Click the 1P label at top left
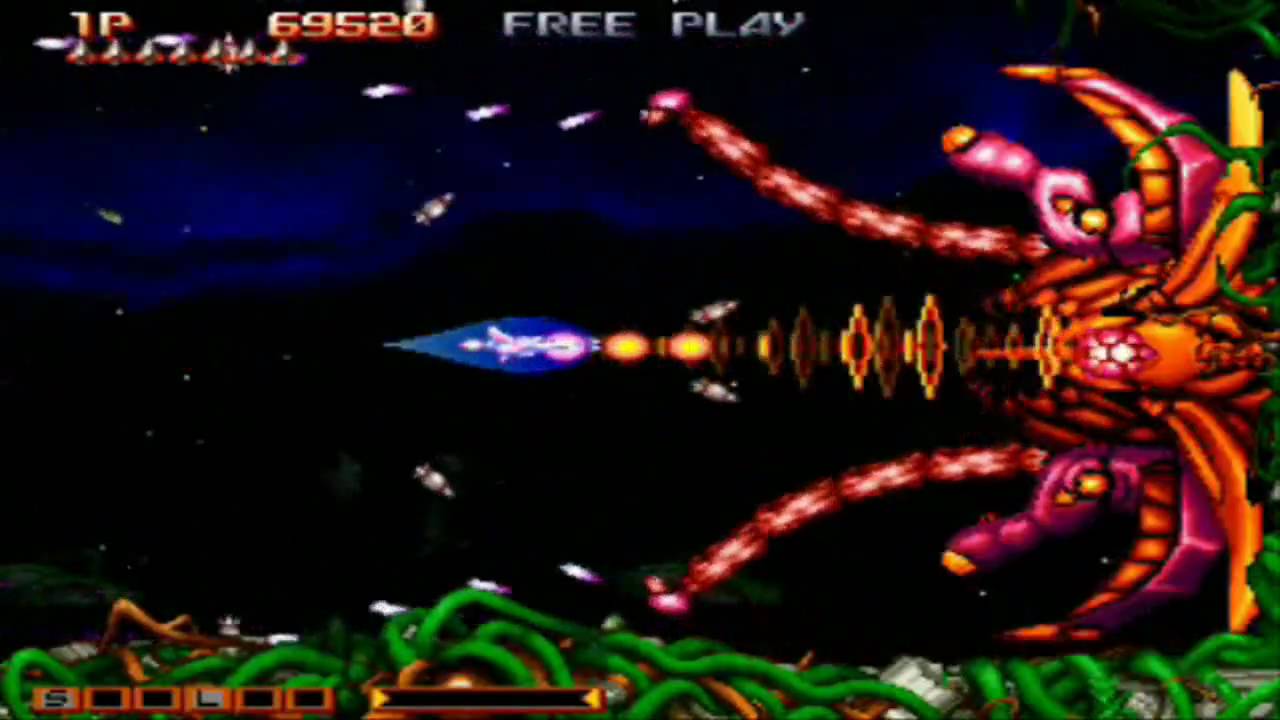The image size is (1280, 720). (100, 24)
